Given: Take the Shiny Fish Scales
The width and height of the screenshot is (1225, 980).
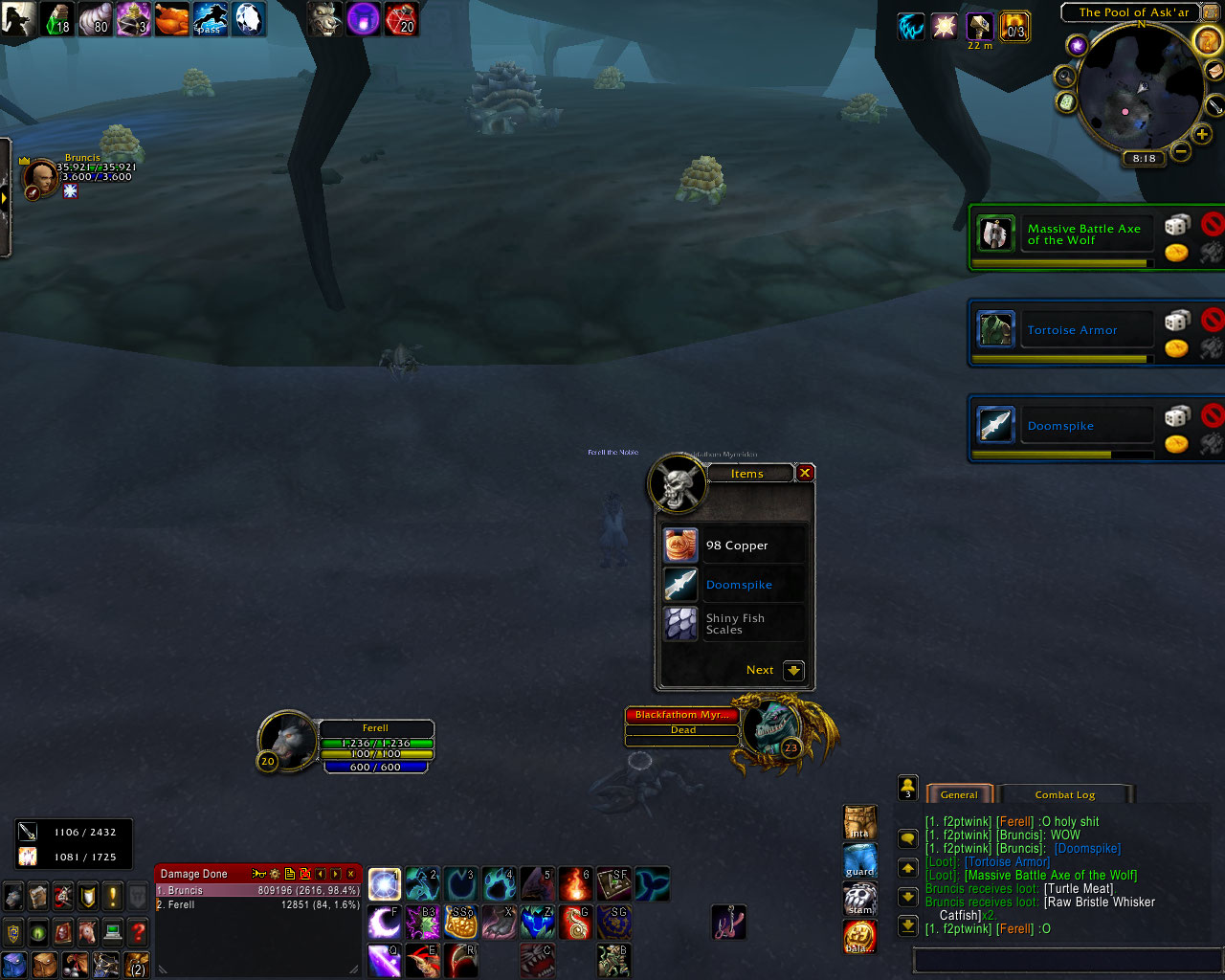Looking at the screenshot, I should pos(680,624).
